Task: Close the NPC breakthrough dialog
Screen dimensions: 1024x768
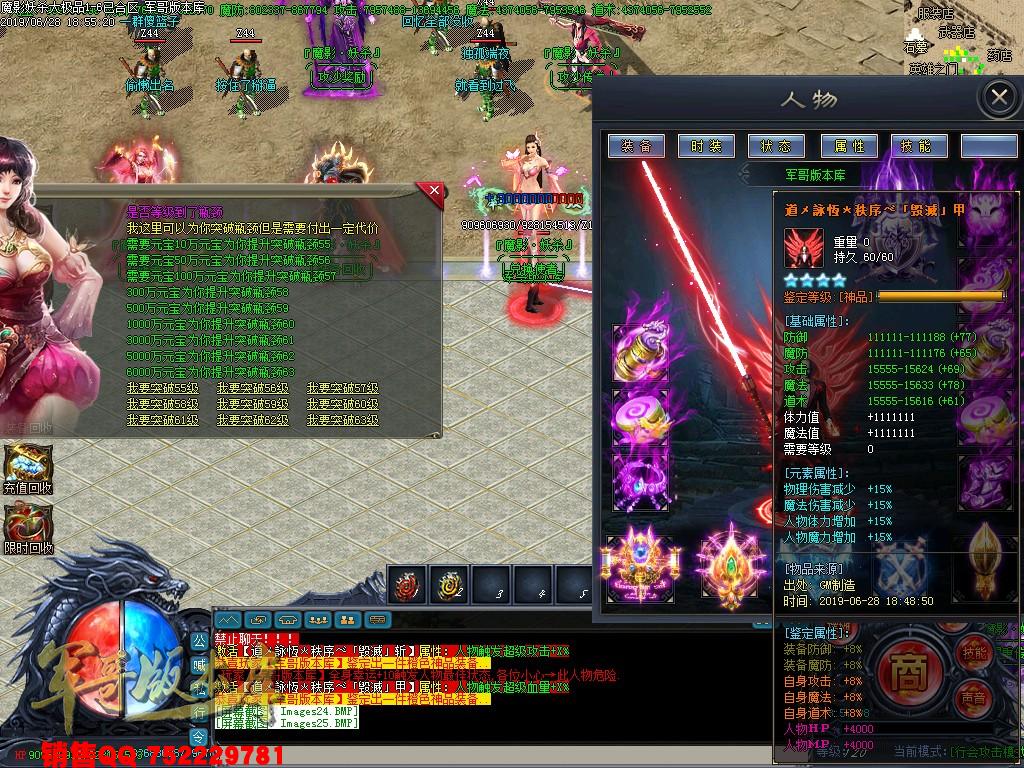Action: [x=433, y=191]
